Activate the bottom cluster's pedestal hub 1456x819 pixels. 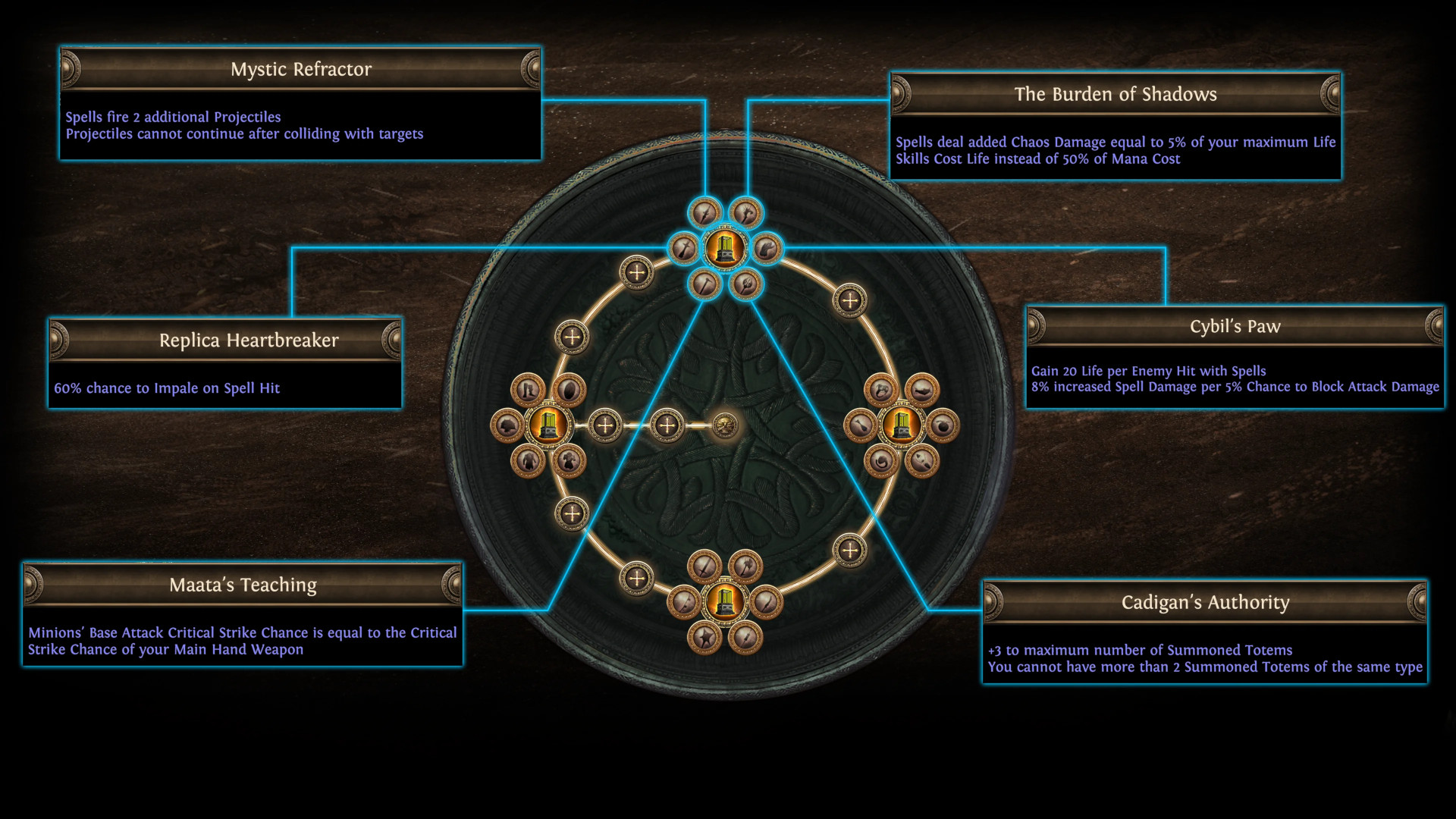[725, 602]
